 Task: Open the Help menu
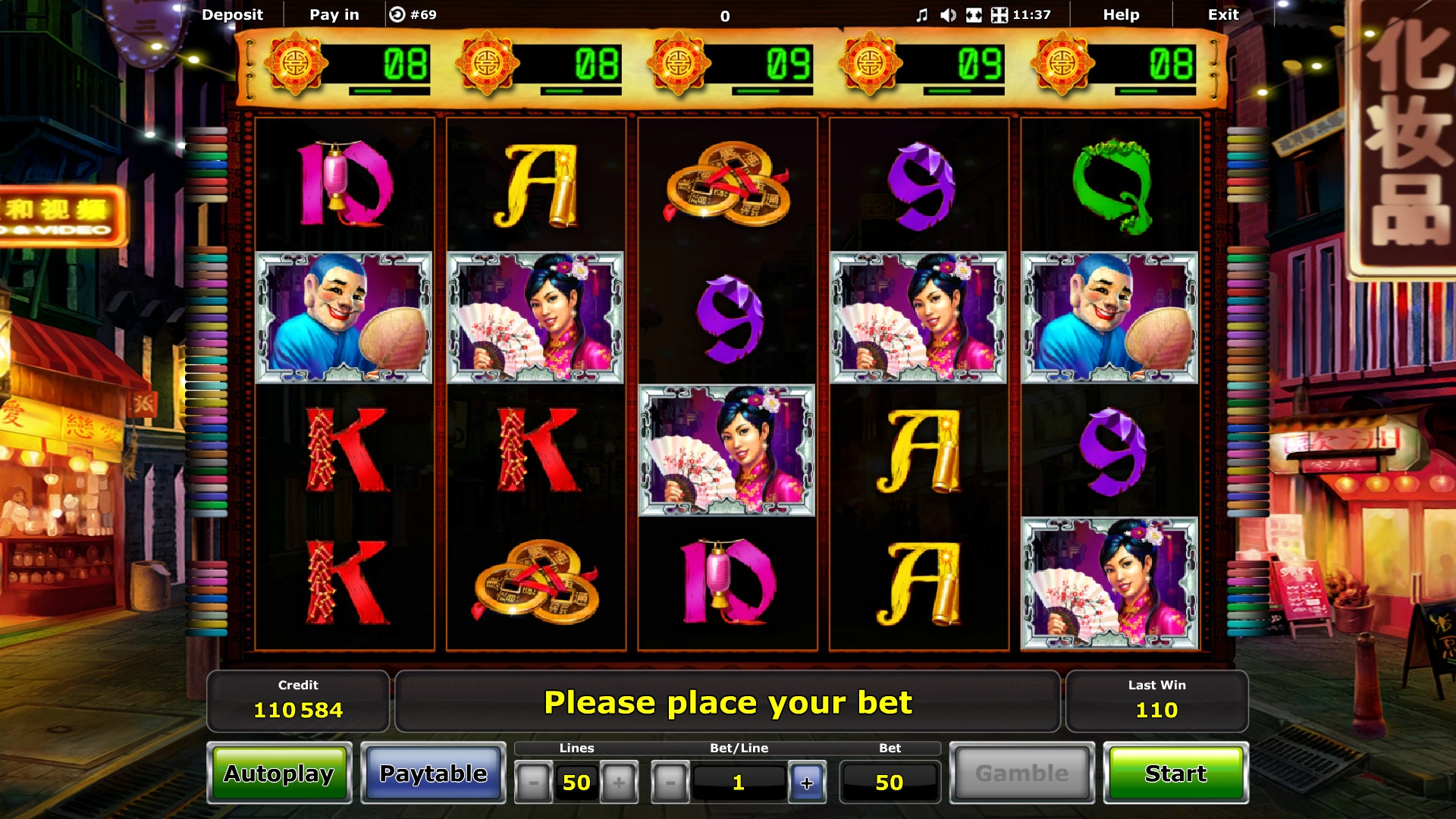click(1121, 14)
